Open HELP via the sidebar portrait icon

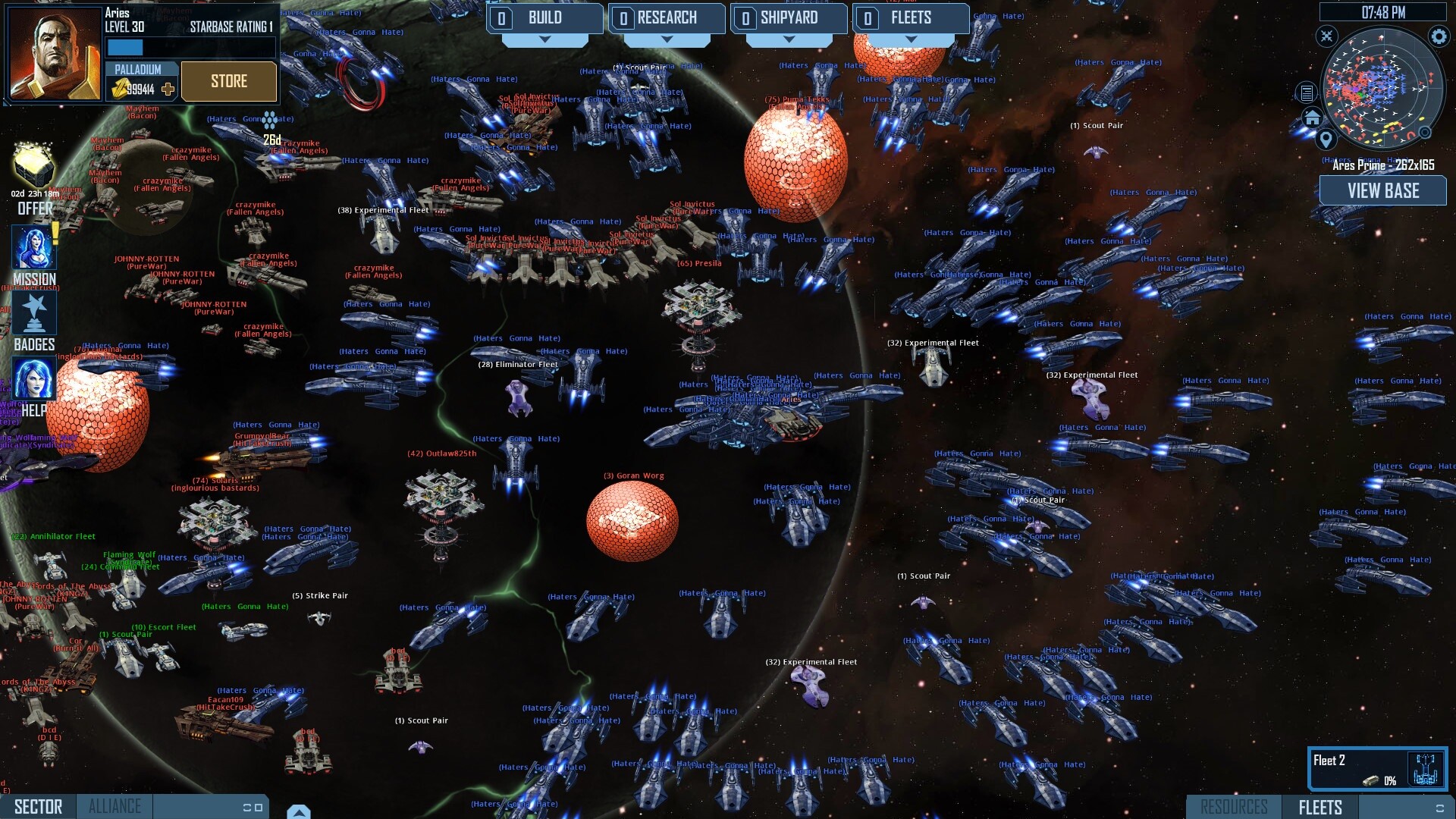33,378
